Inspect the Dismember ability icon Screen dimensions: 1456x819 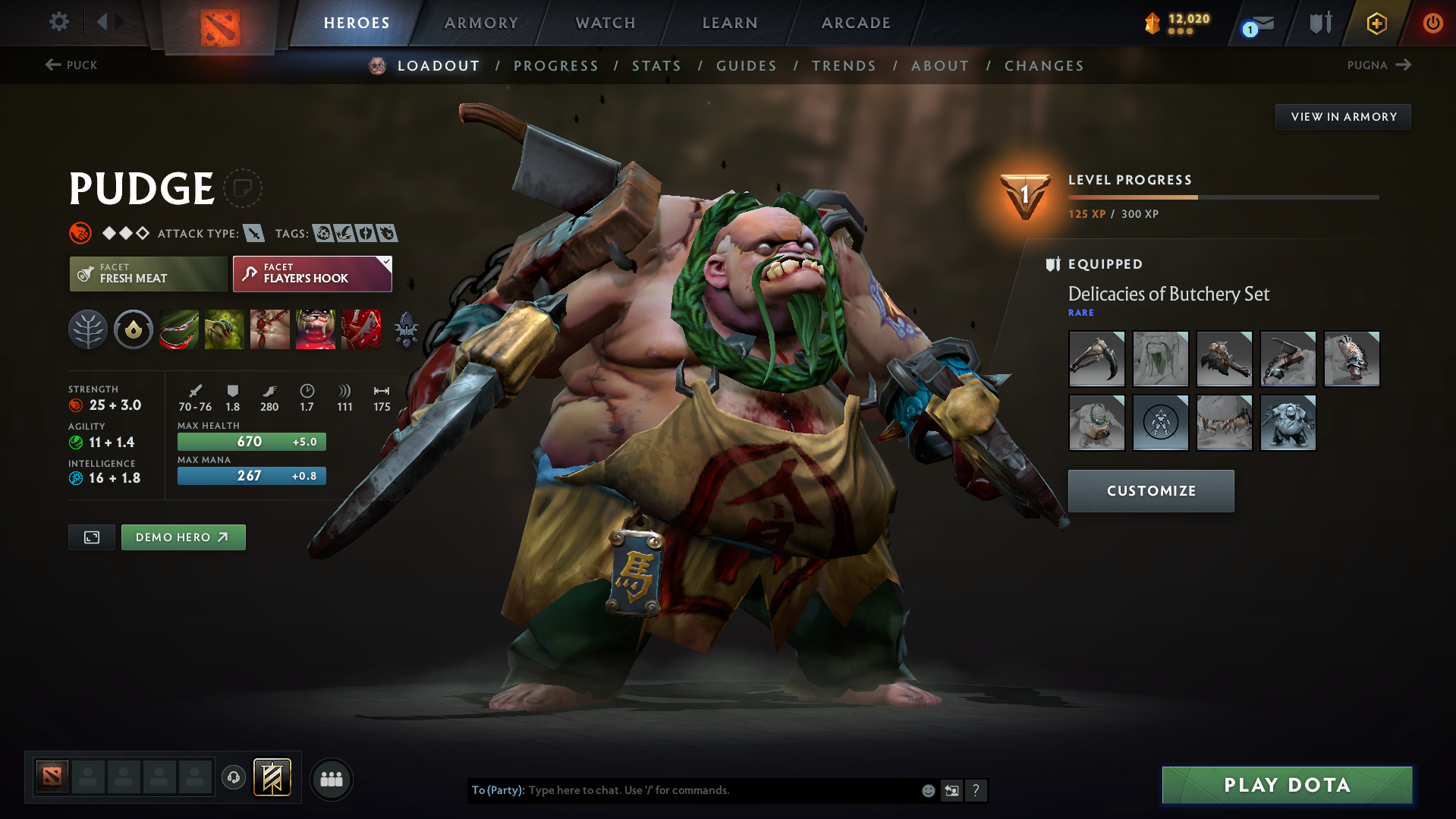click(316, 329)
